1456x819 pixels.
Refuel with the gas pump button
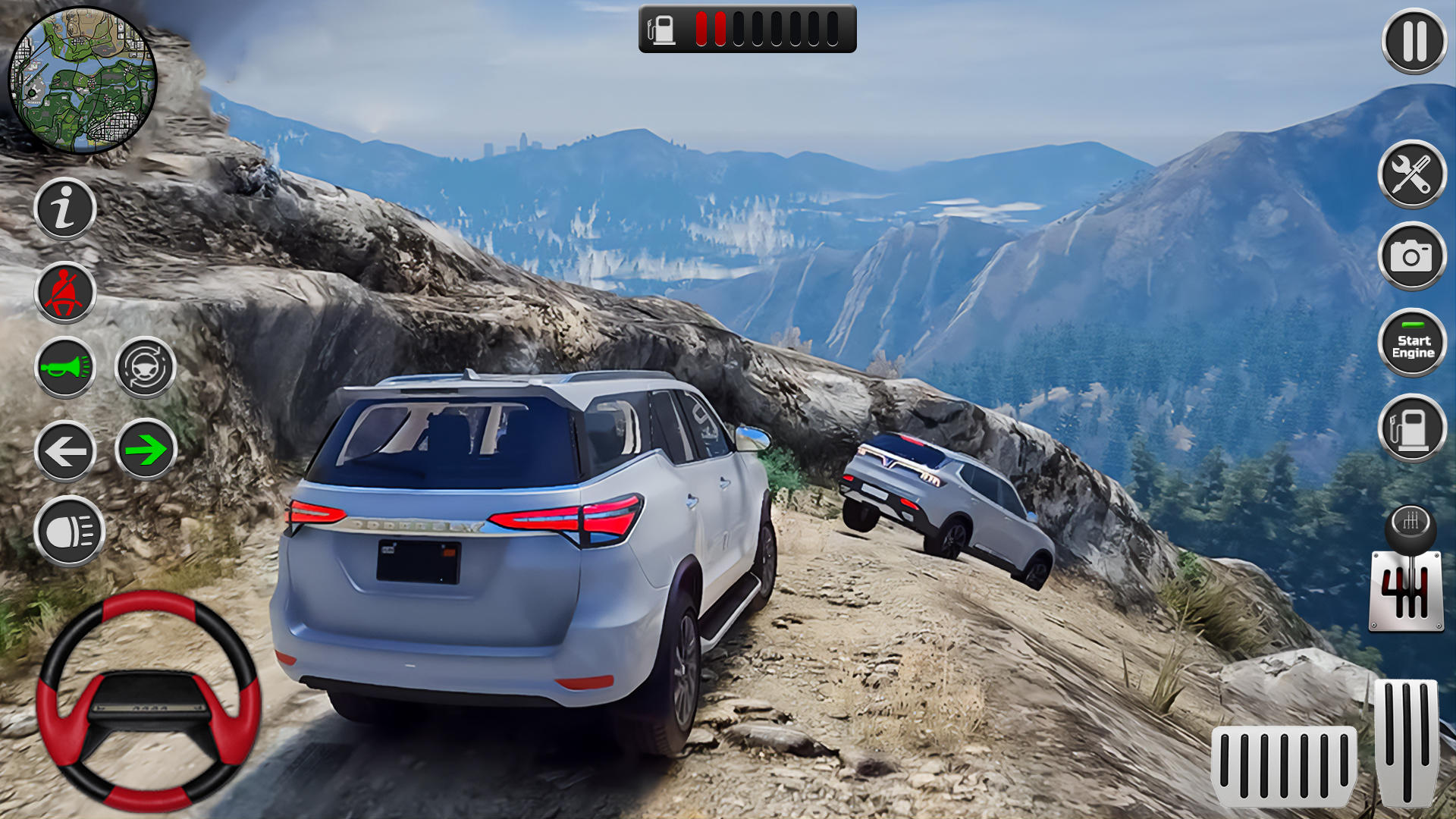(x=1411, y=428)
